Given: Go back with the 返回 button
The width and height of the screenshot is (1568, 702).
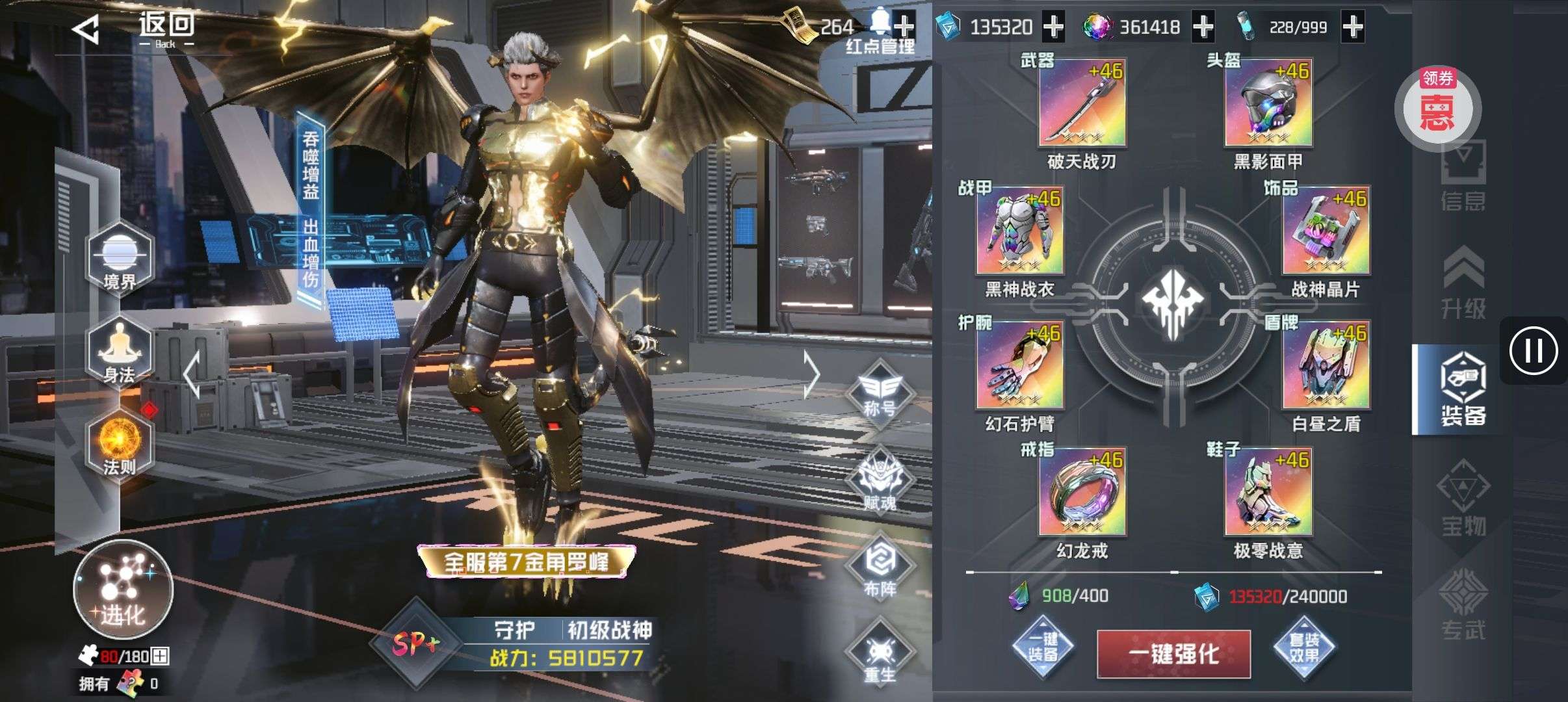Looking at the screenshot, I should 133,29.
